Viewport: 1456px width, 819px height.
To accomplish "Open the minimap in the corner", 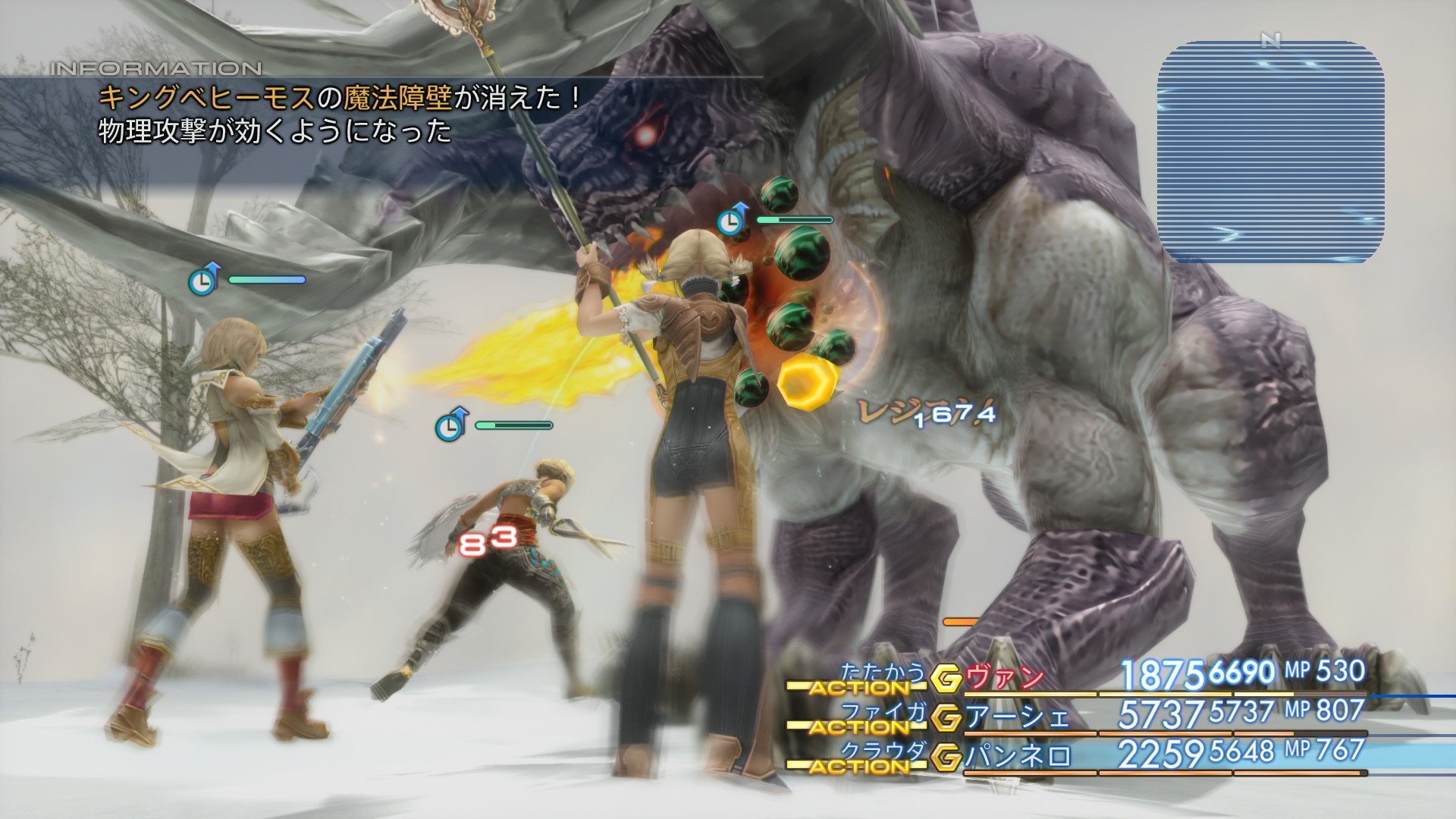I will [1270, 152].
